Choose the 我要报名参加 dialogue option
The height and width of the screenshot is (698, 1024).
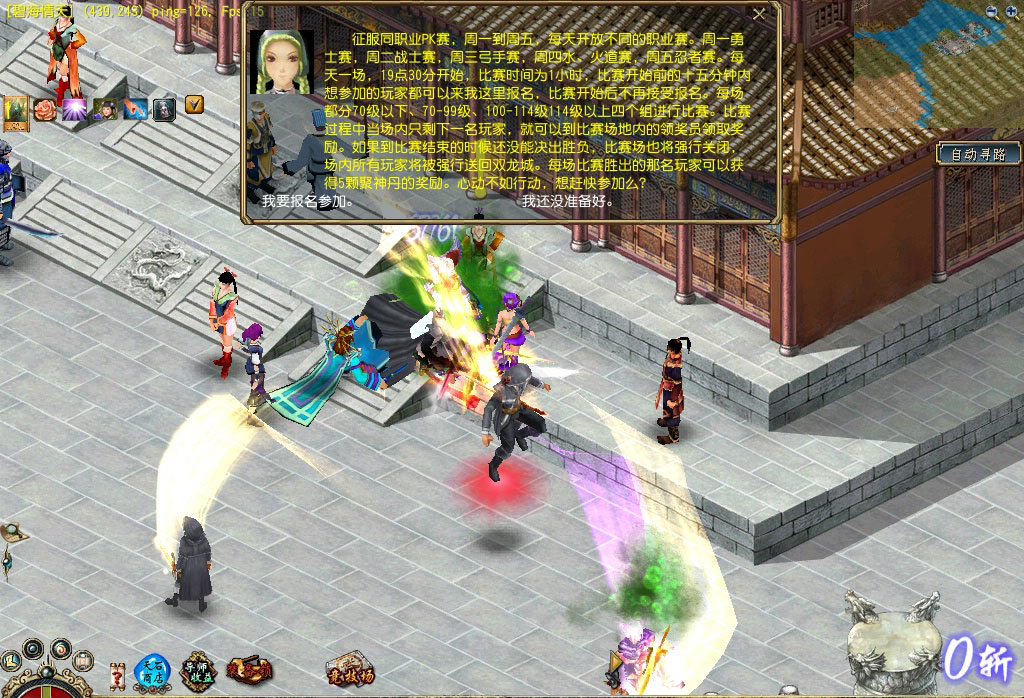coord(307,201)
